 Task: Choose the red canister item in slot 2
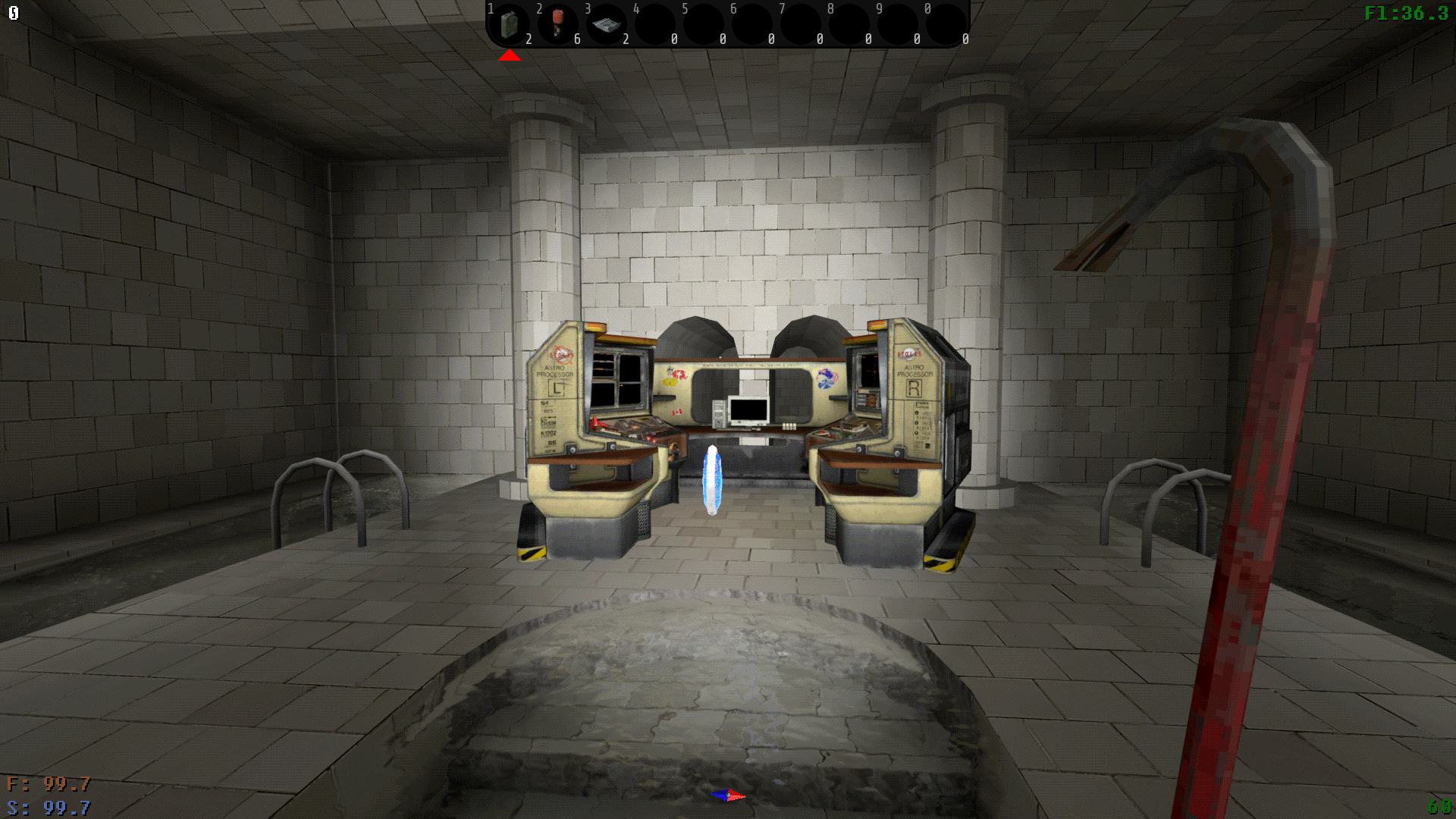click(559, 23)
